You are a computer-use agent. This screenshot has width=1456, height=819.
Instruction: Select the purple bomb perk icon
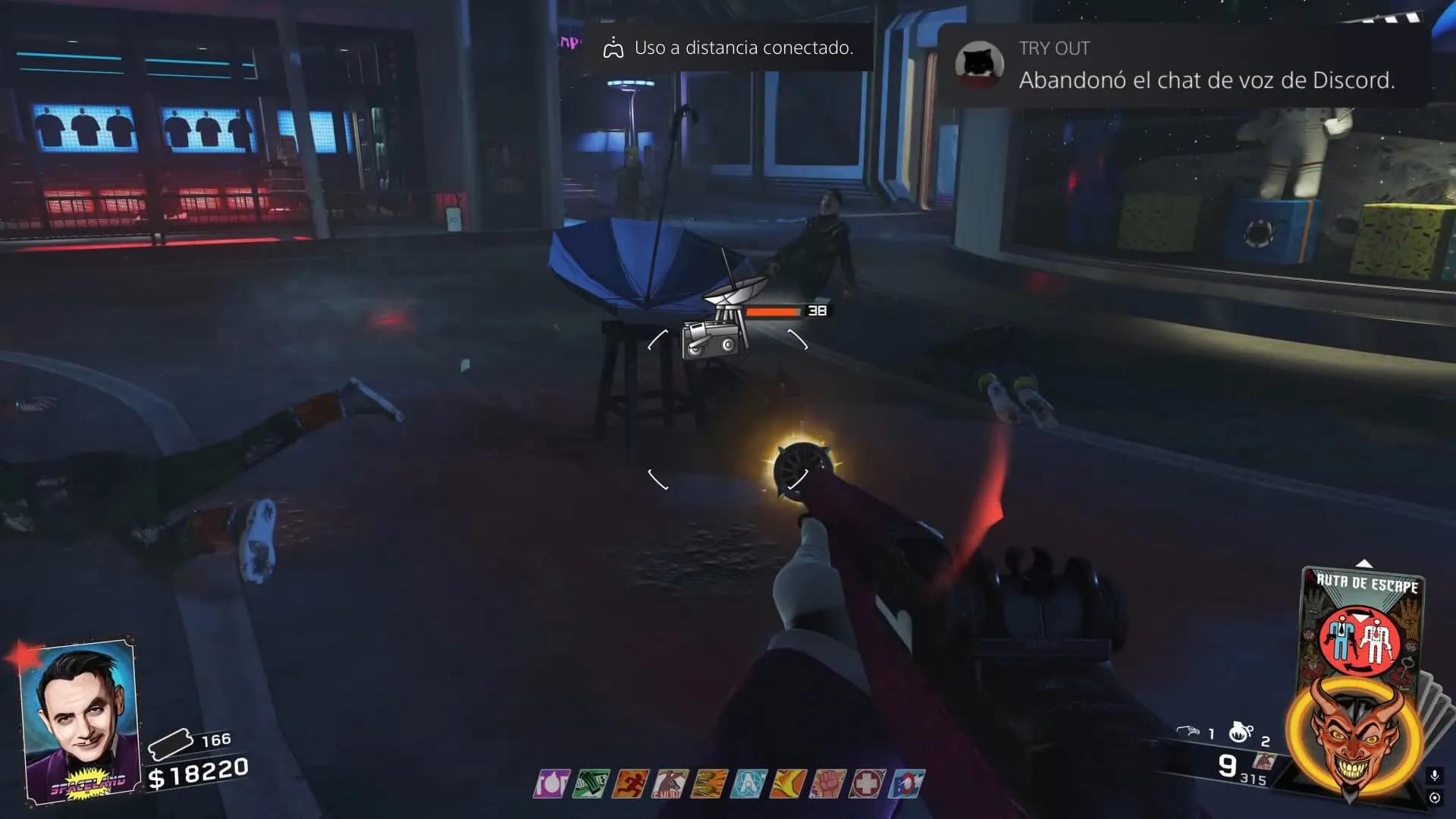(551, 783)
